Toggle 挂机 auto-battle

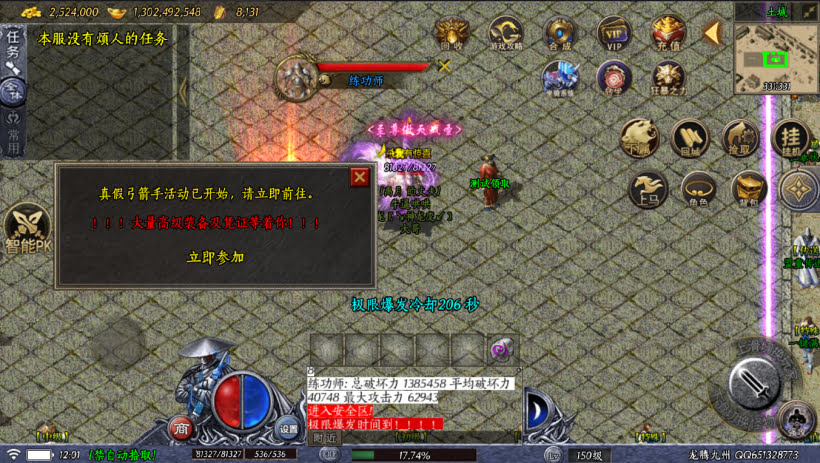click(x=791, y=139)
